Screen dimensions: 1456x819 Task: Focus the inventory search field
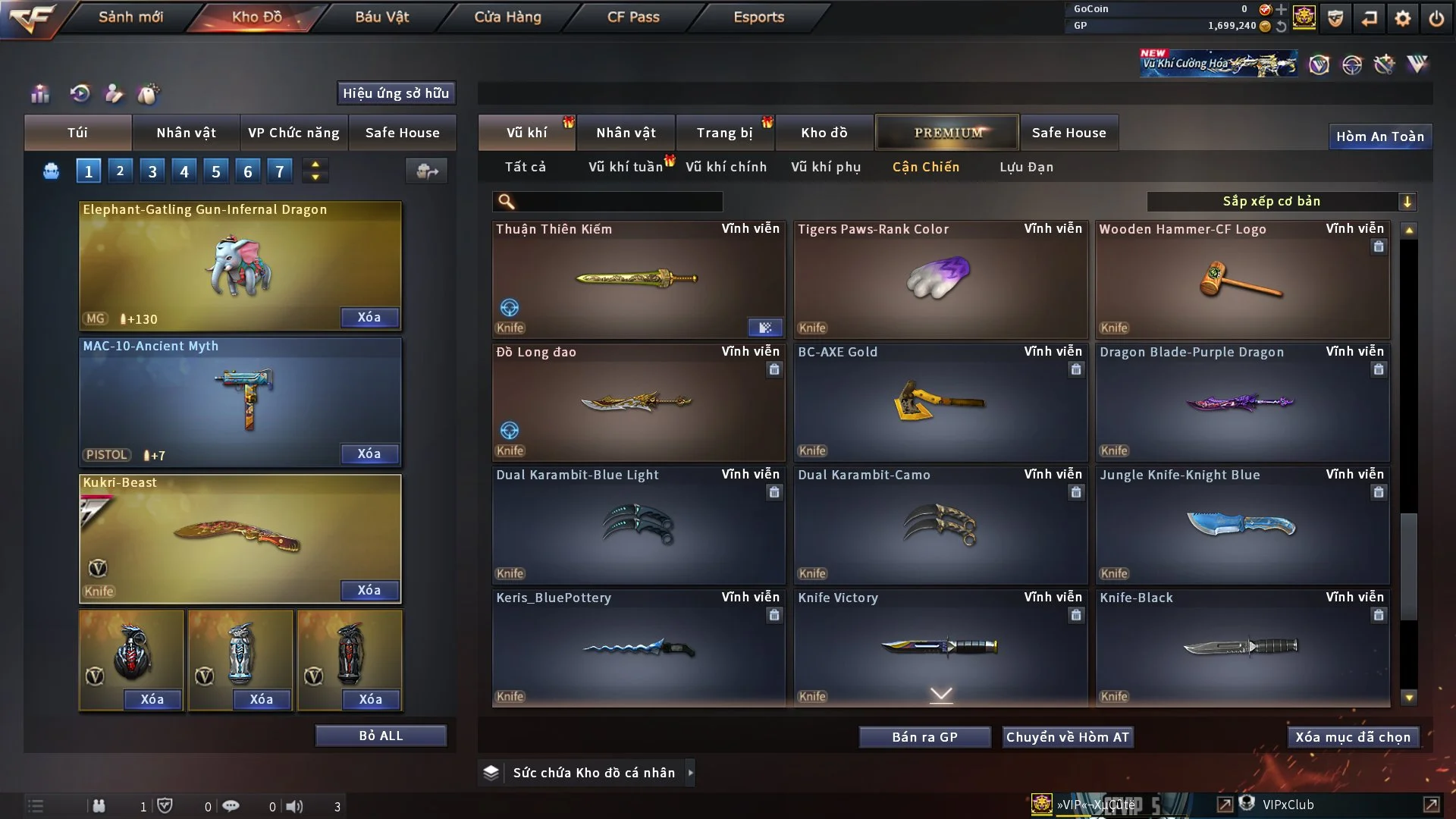[x=618, y=202]
